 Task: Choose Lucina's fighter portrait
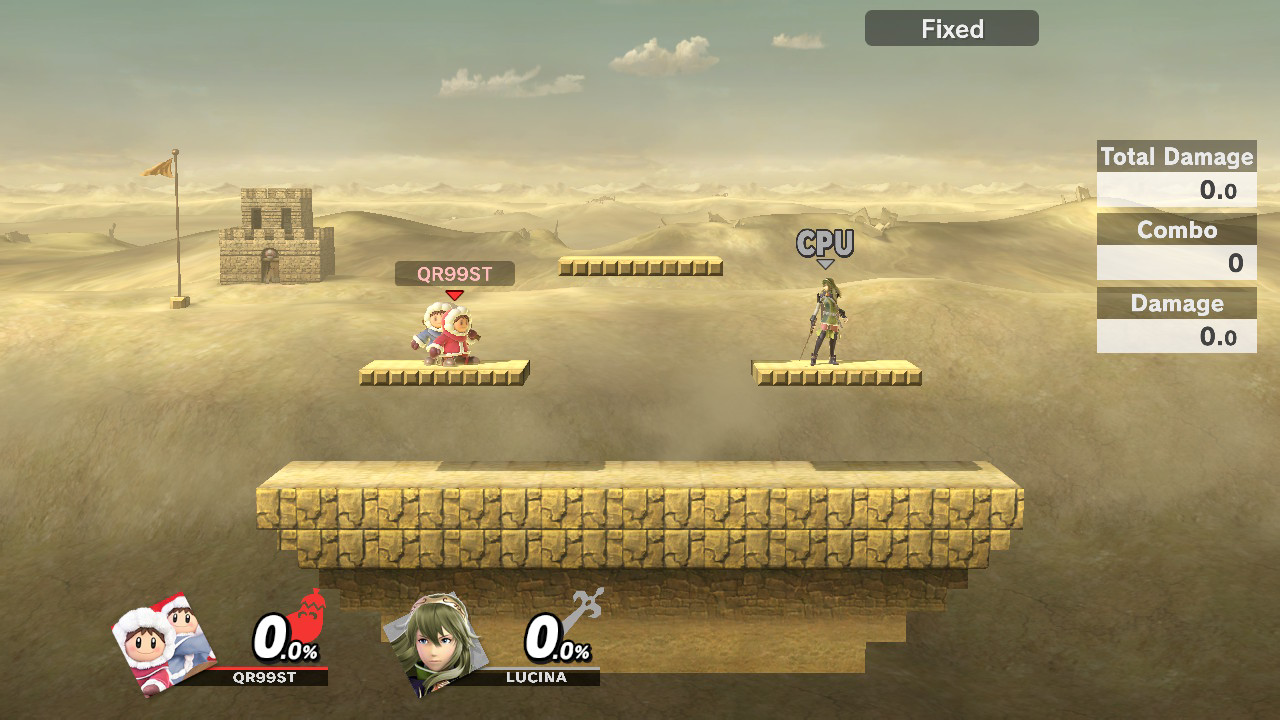click(x=432, y=642)
